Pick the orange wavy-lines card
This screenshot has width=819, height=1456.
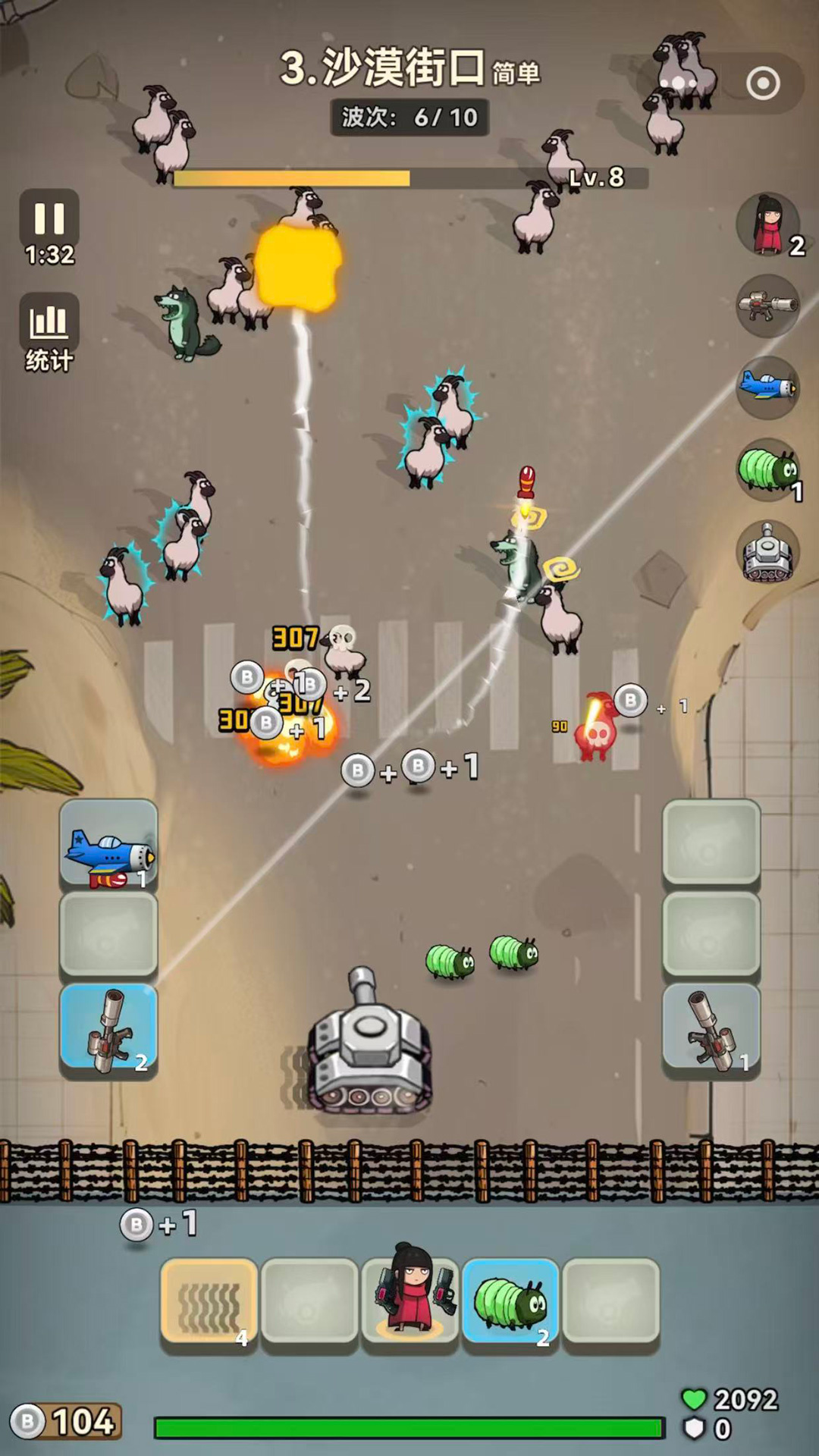(209, 1302)
